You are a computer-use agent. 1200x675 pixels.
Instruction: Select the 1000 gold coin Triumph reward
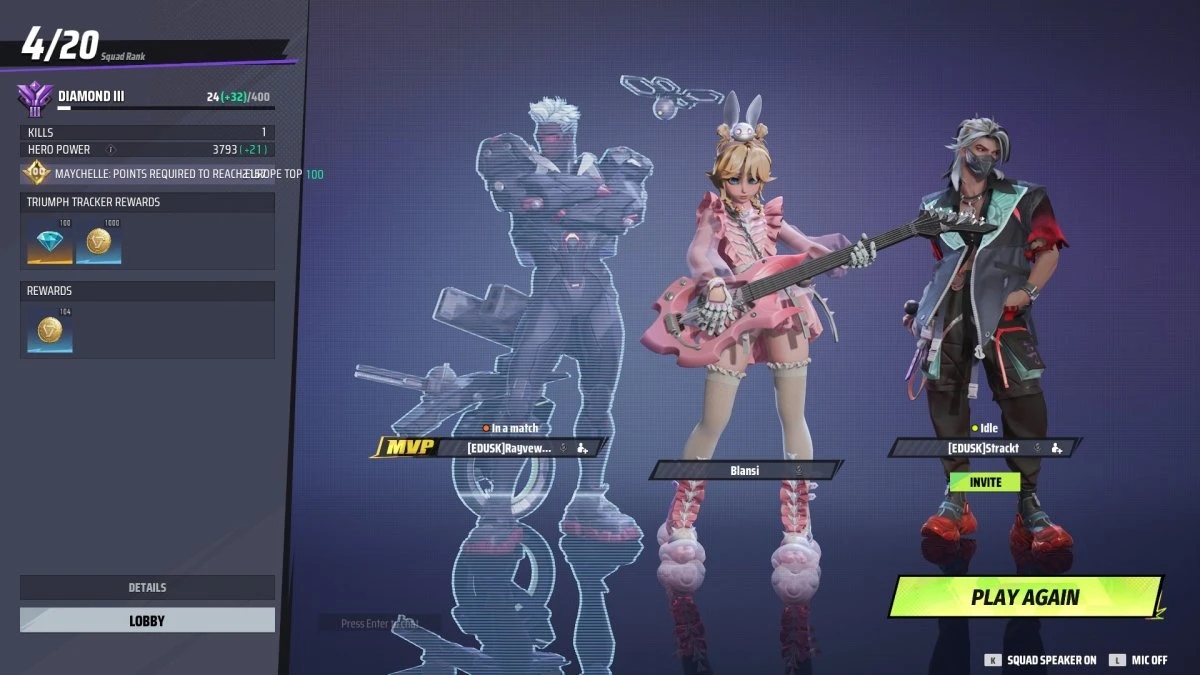click(x=98, y=243)
